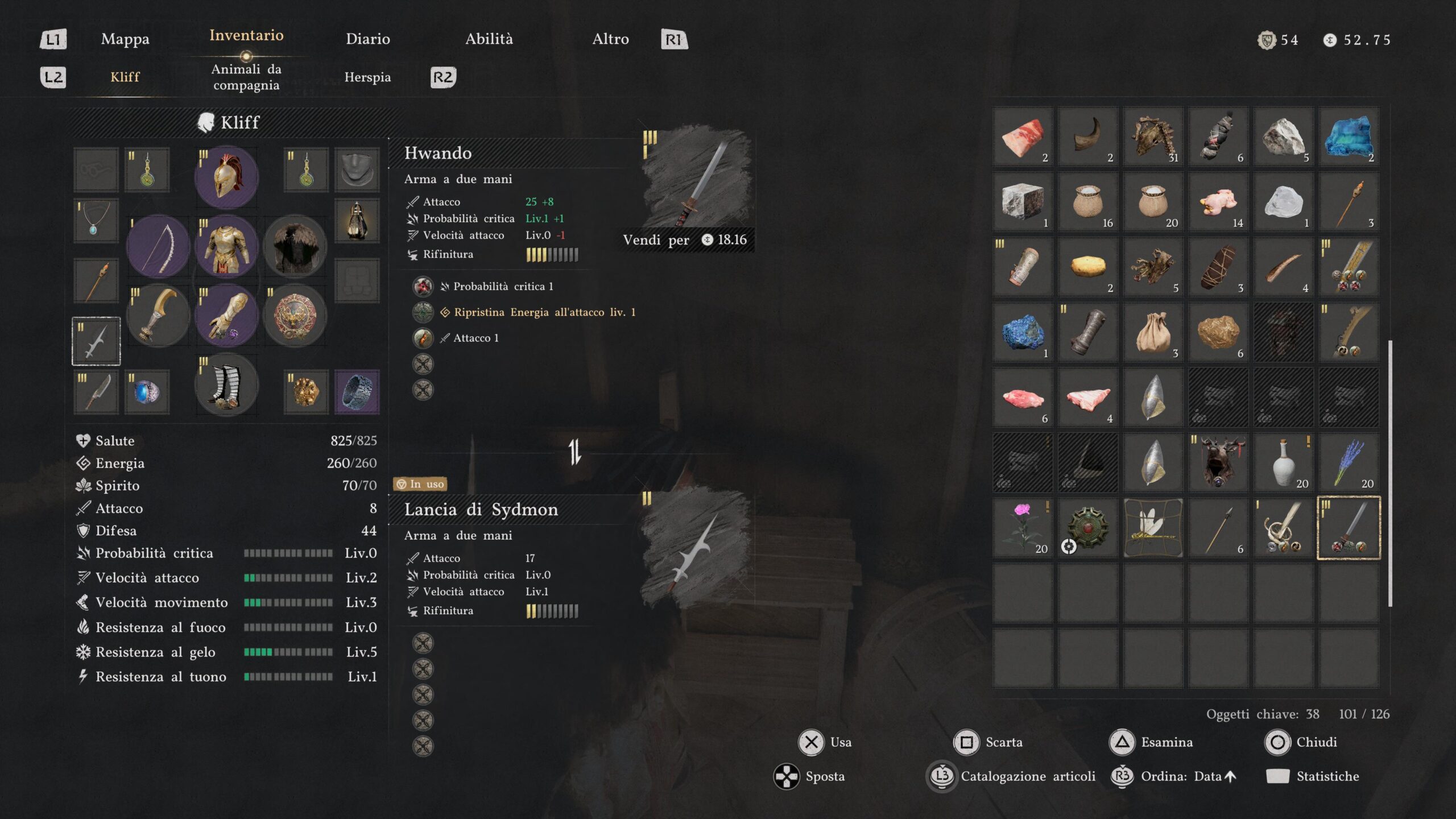Choose the striped boots equipment slot
Screen dimensions: 1456x819
[226, 384]
